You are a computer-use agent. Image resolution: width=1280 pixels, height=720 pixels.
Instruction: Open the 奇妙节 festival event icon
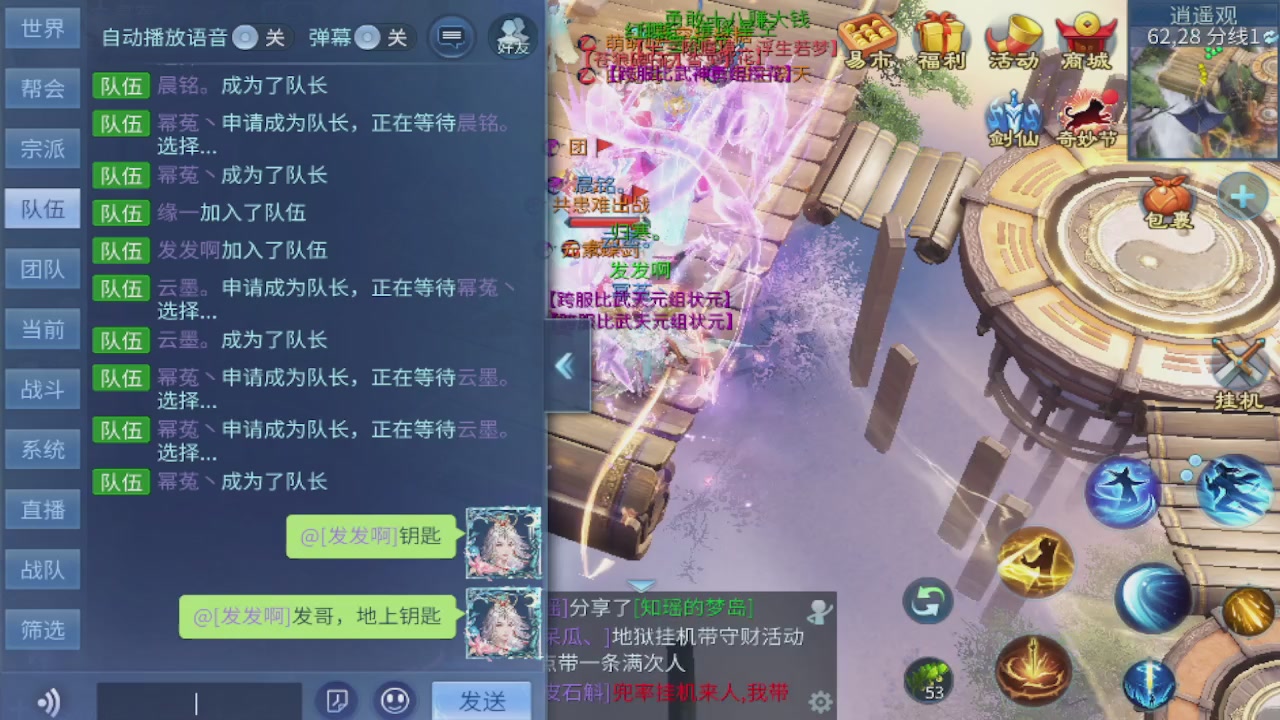(x=1086, y=115)
